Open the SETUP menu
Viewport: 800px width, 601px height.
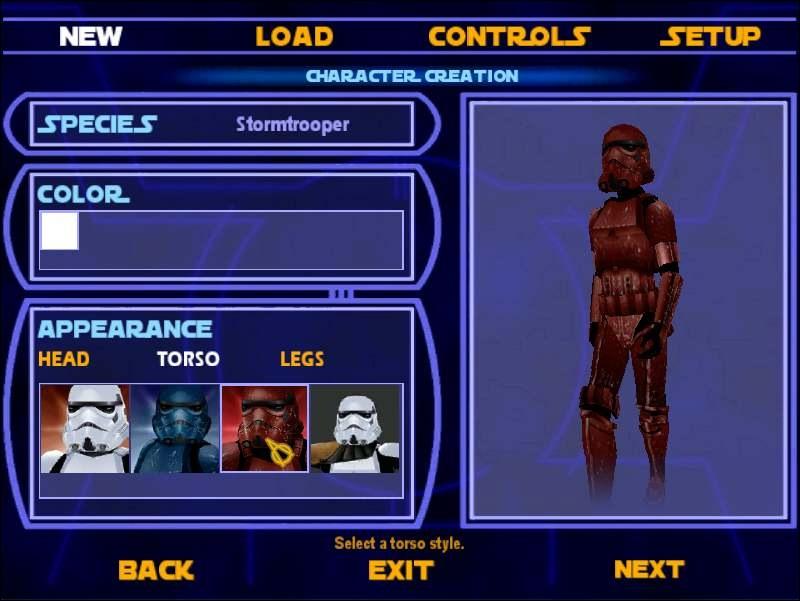tap(710, 37)
